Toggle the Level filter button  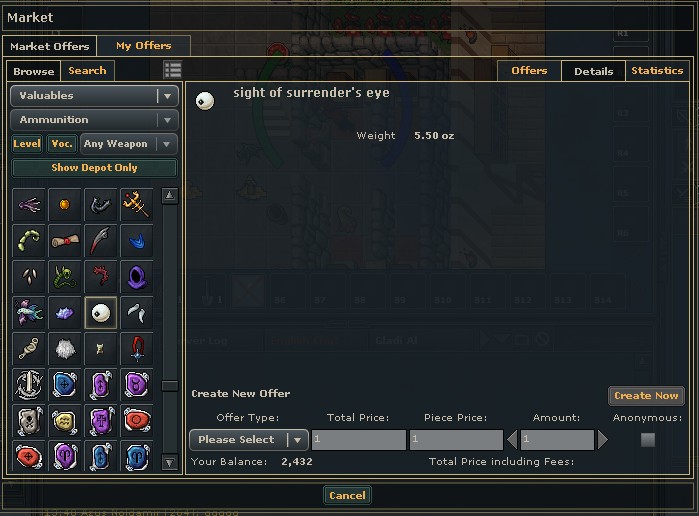(x=27, y=144)
